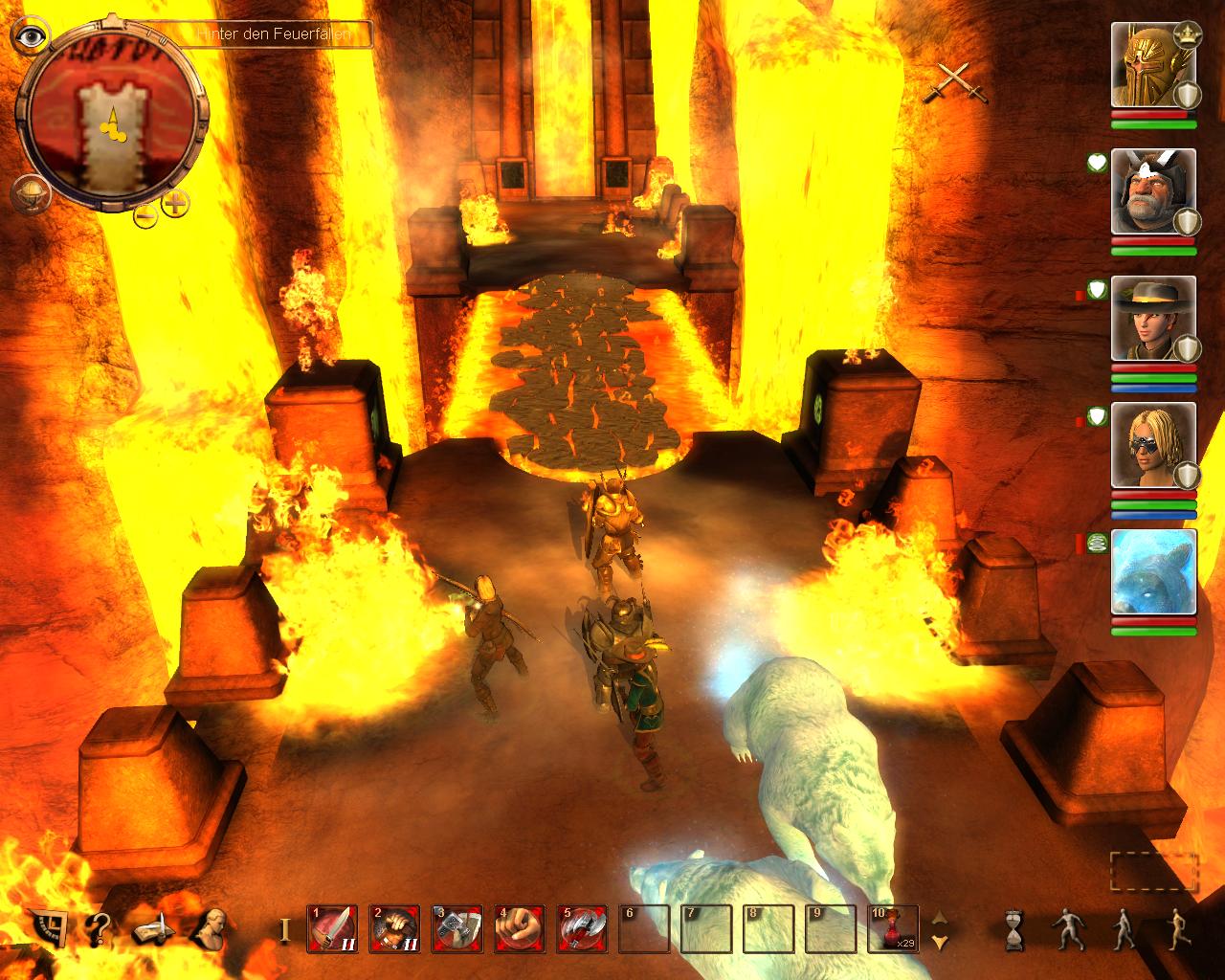Select the hat-wearing companion portrait
The image size is (1225, 980).
pyautogui.click(x=1152, y=319)
